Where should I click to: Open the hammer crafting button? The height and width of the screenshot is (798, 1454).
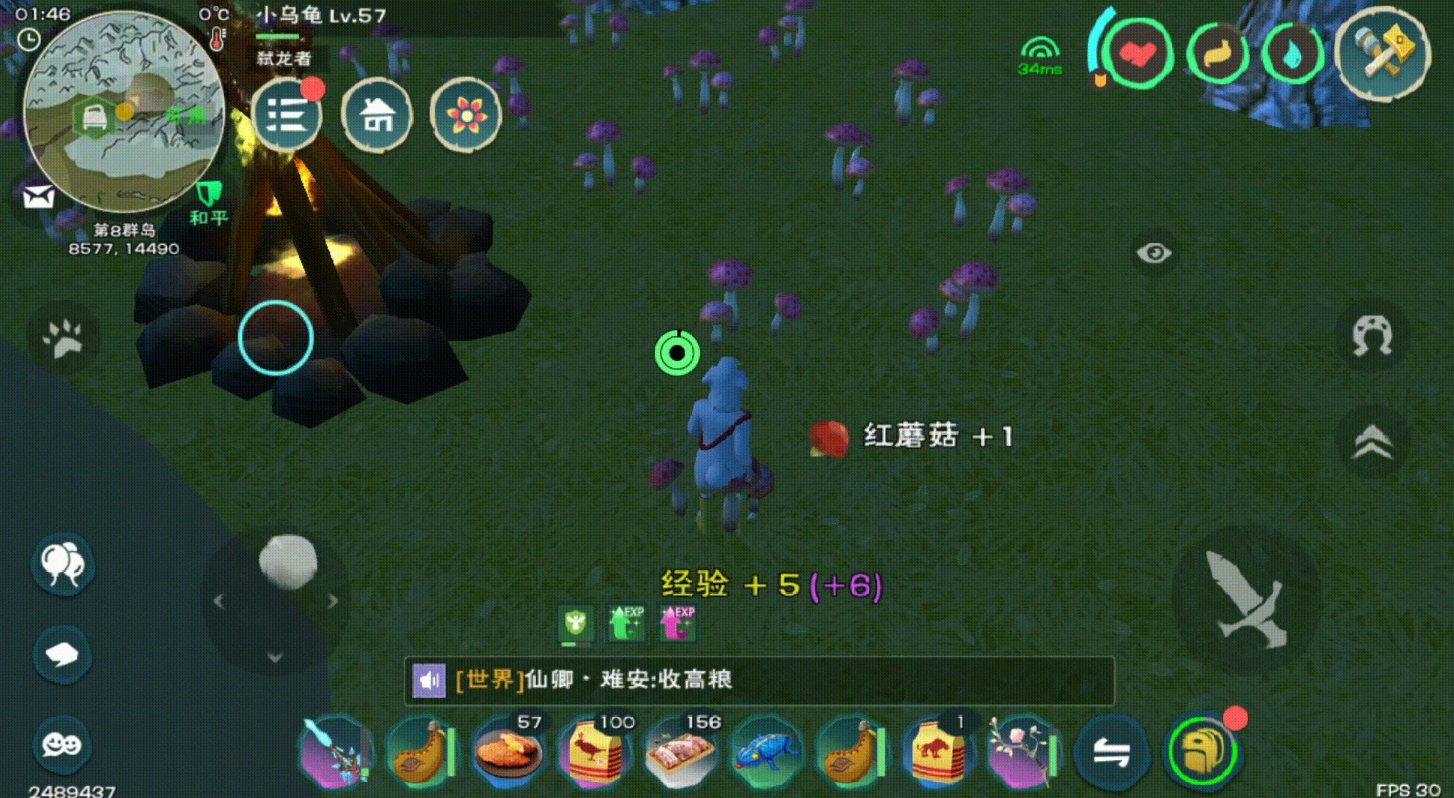click(x=1382, y=55)
